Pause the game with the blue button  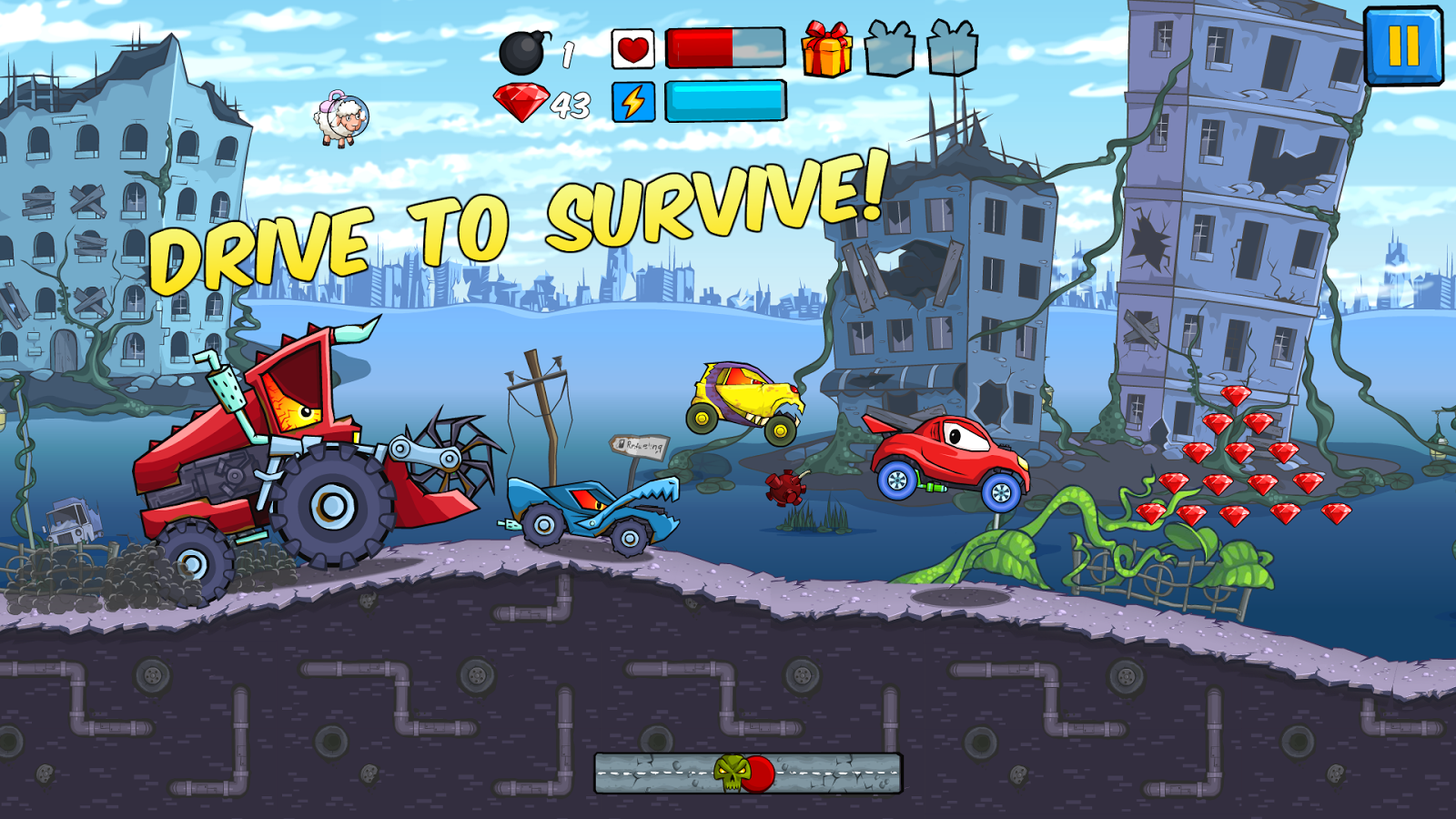pos(1403,45)
